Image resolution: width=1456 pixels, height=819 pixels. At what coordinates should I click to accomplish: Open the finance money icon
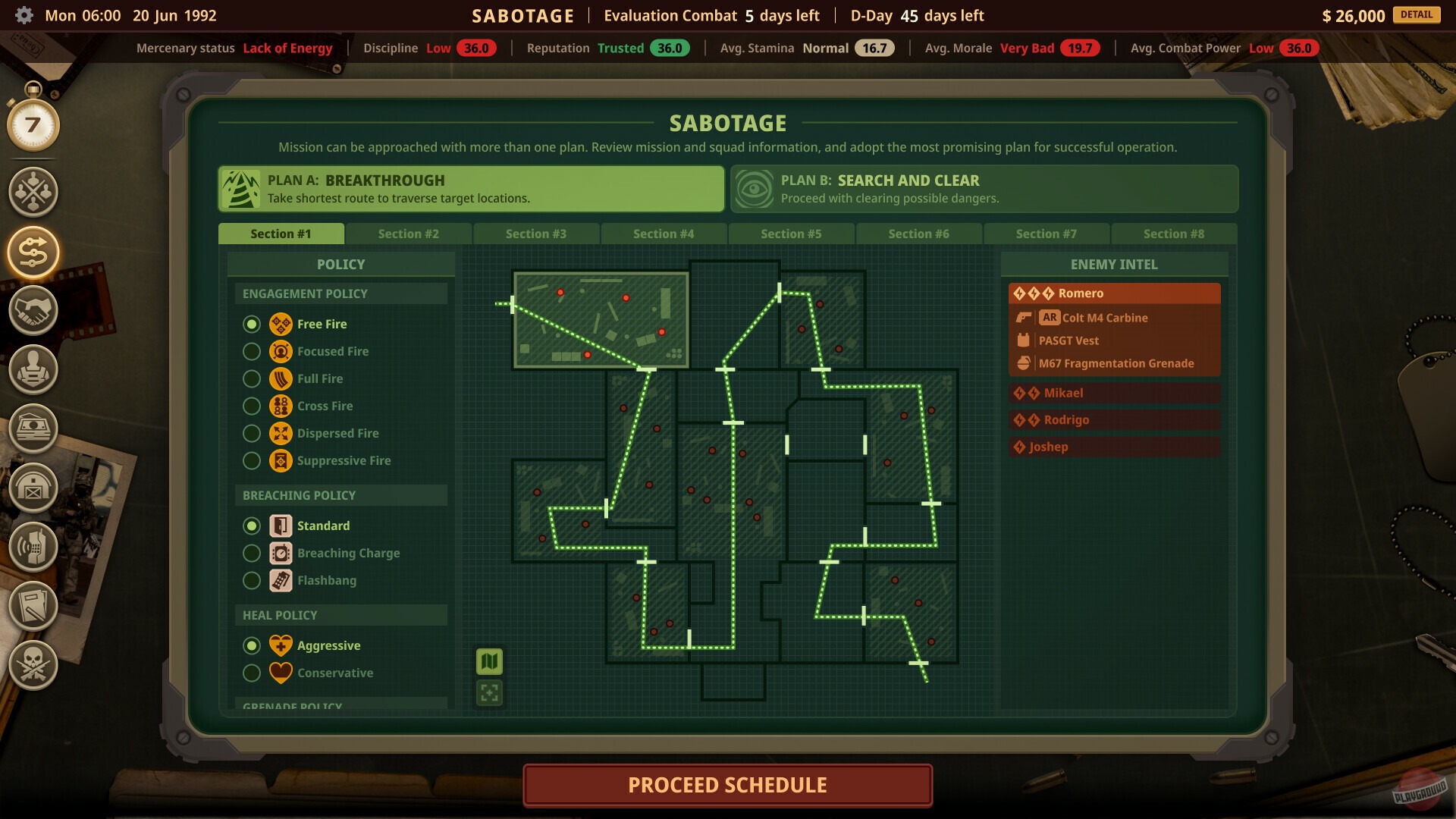(x=33, y=428)
